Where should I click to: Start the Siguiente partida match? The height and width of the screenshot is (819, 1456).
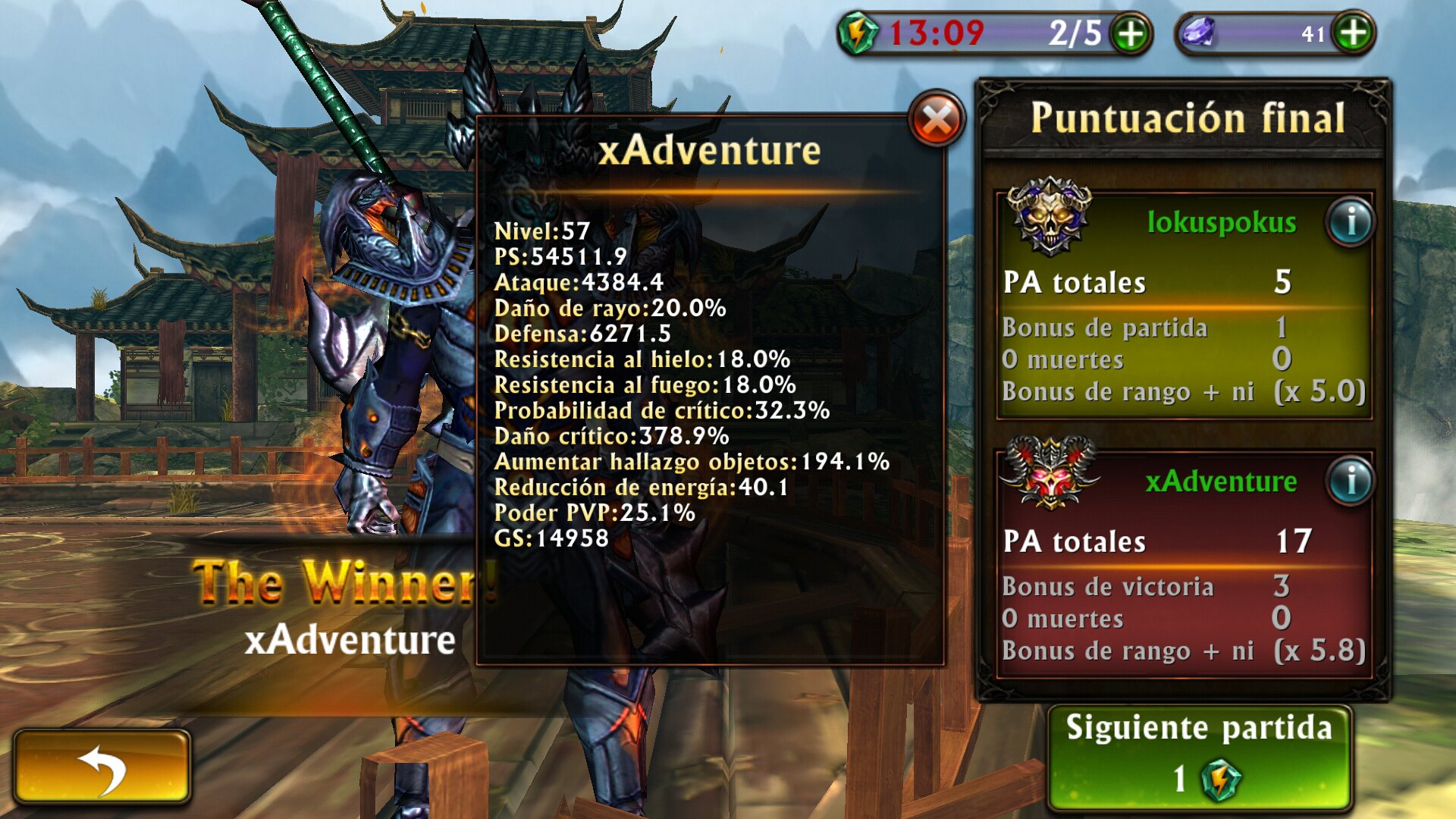click(x=1199, y=758)
